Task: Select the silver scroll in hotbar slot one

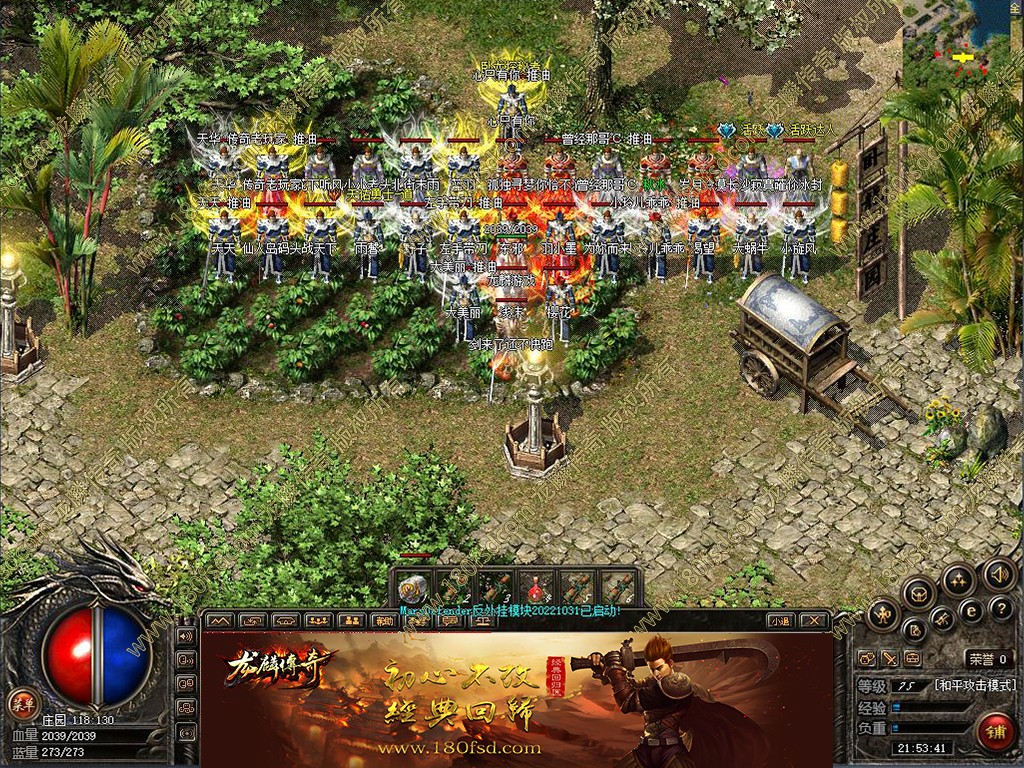Action: 412,588
